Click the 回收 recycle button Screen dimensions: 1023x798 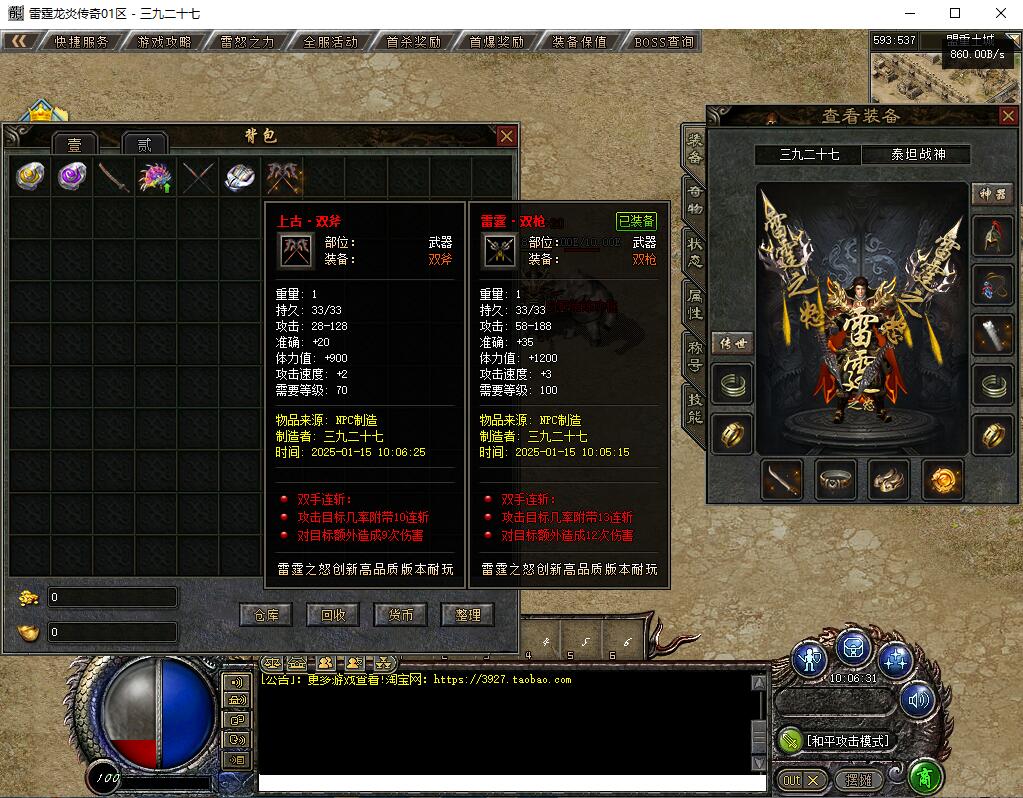click(333, 614)
